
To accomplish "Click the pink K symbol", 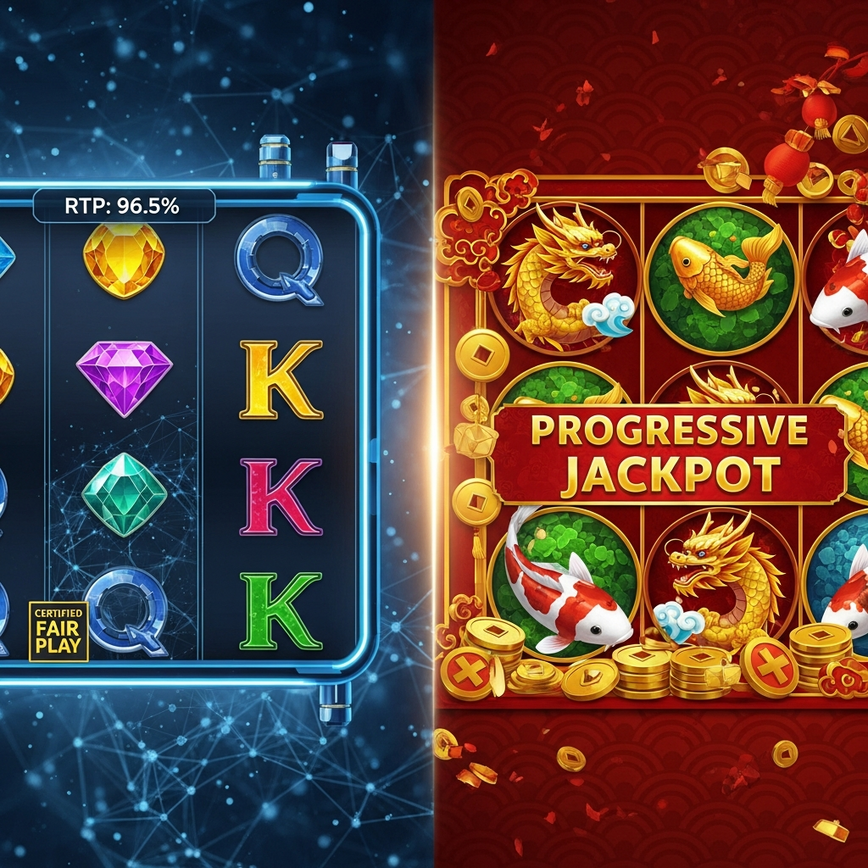I will coord(281,496).
